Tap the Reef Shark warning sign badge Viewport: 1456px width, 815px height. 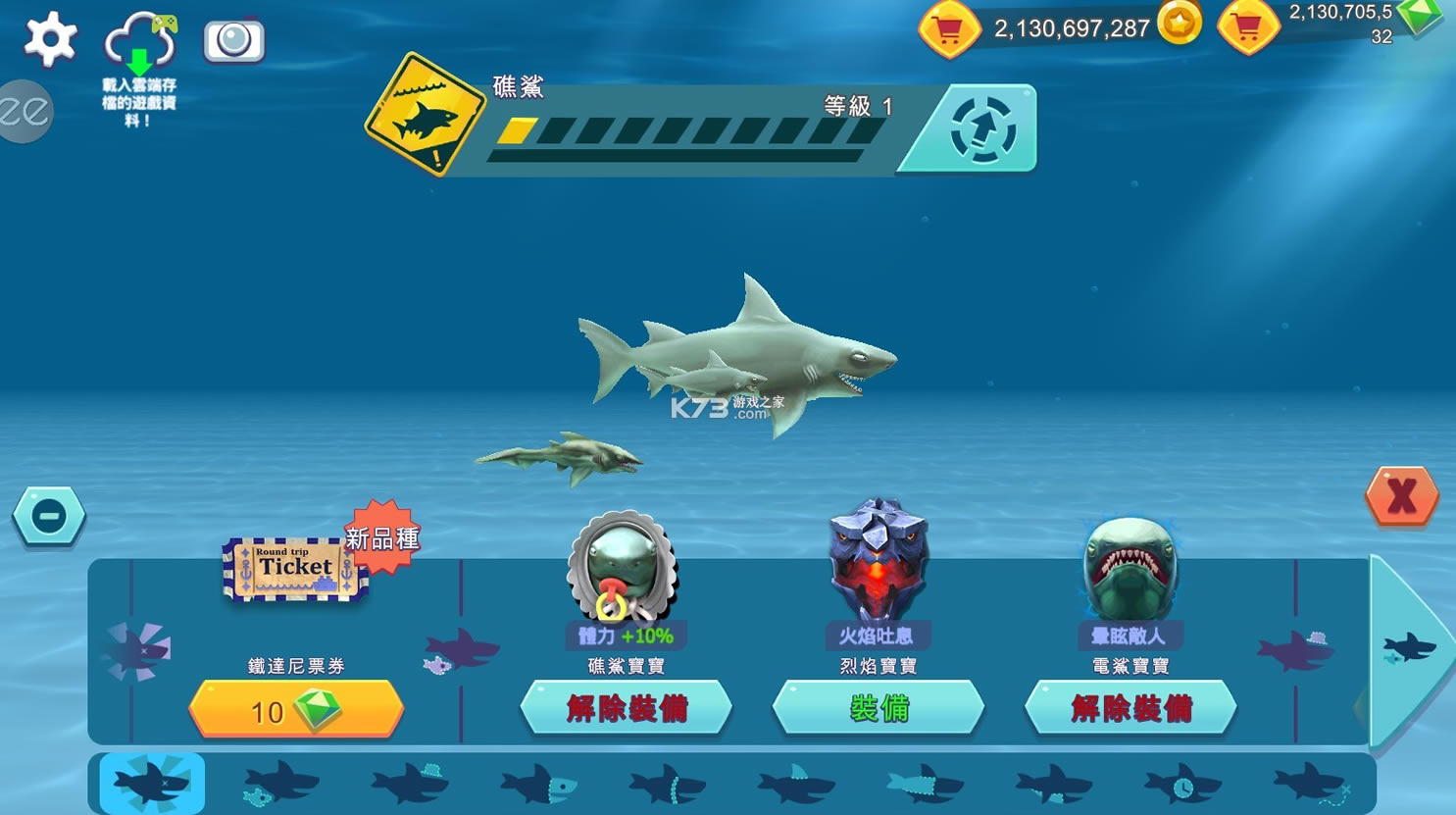tap(425, 115)
